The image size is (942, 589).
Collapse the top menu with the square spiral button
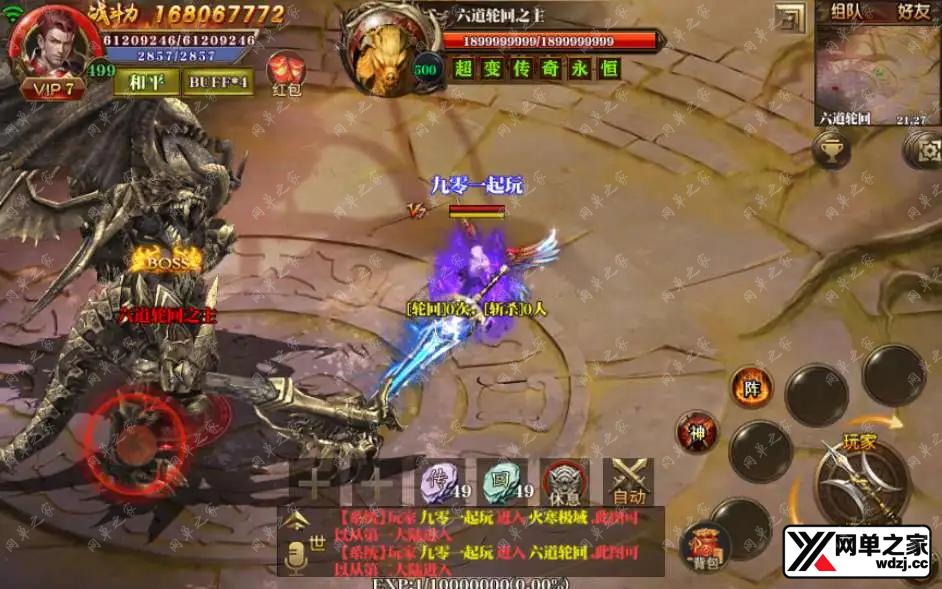click(791, 19)
